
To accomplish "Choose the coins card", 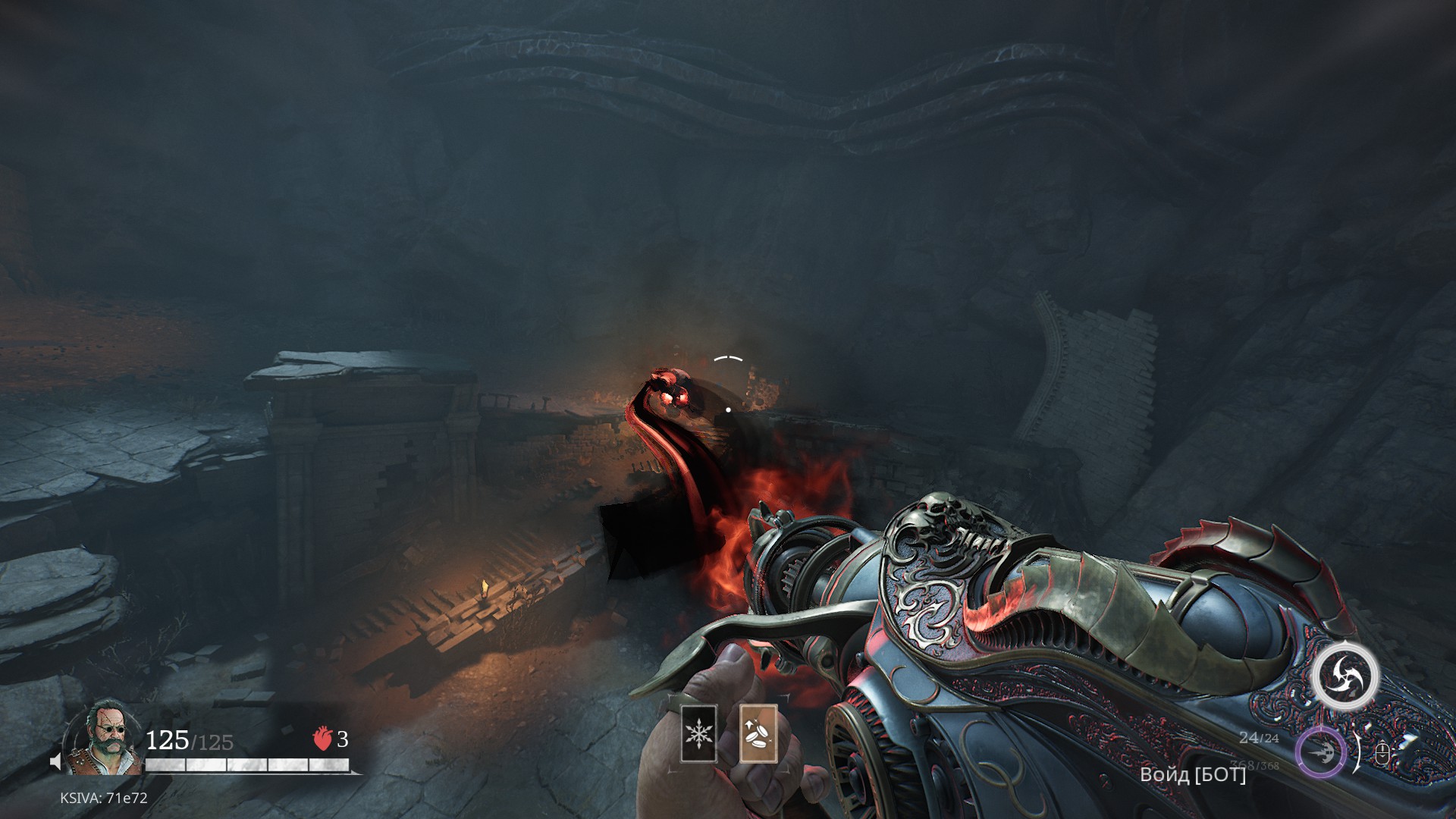I will 757,733.
